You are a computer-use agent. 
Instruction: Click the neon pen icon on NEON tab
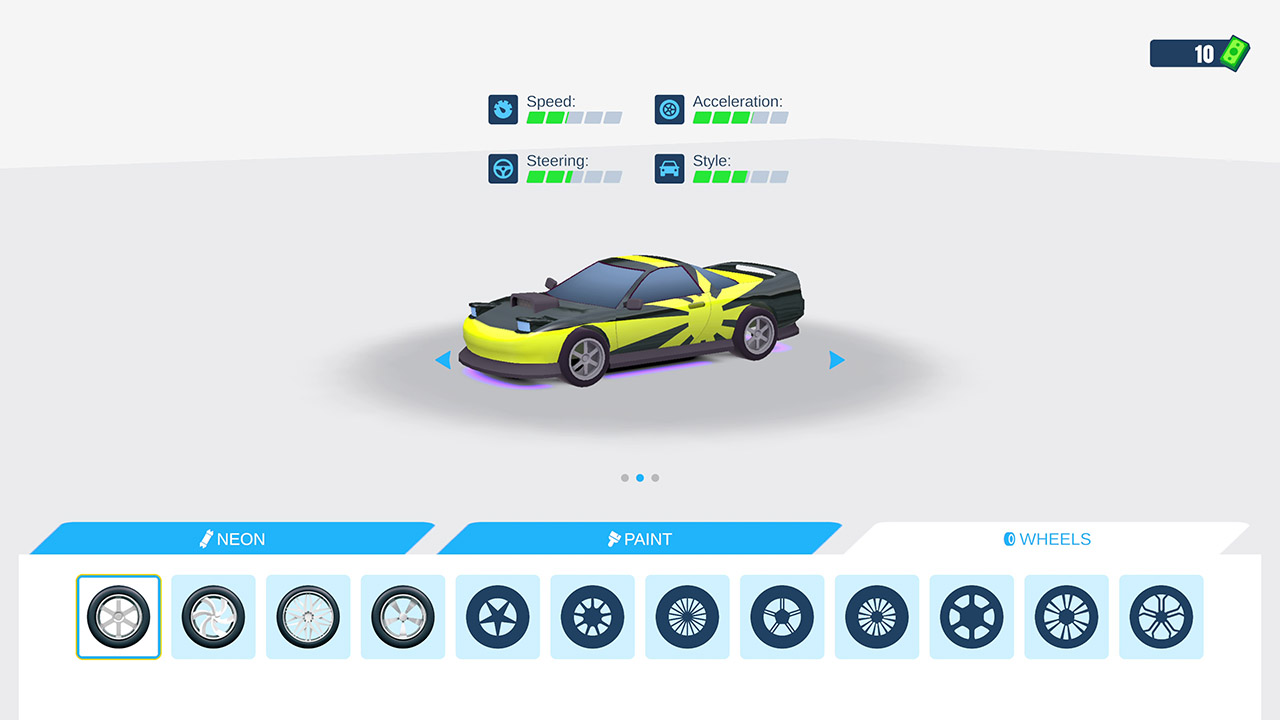click(208, 538)
